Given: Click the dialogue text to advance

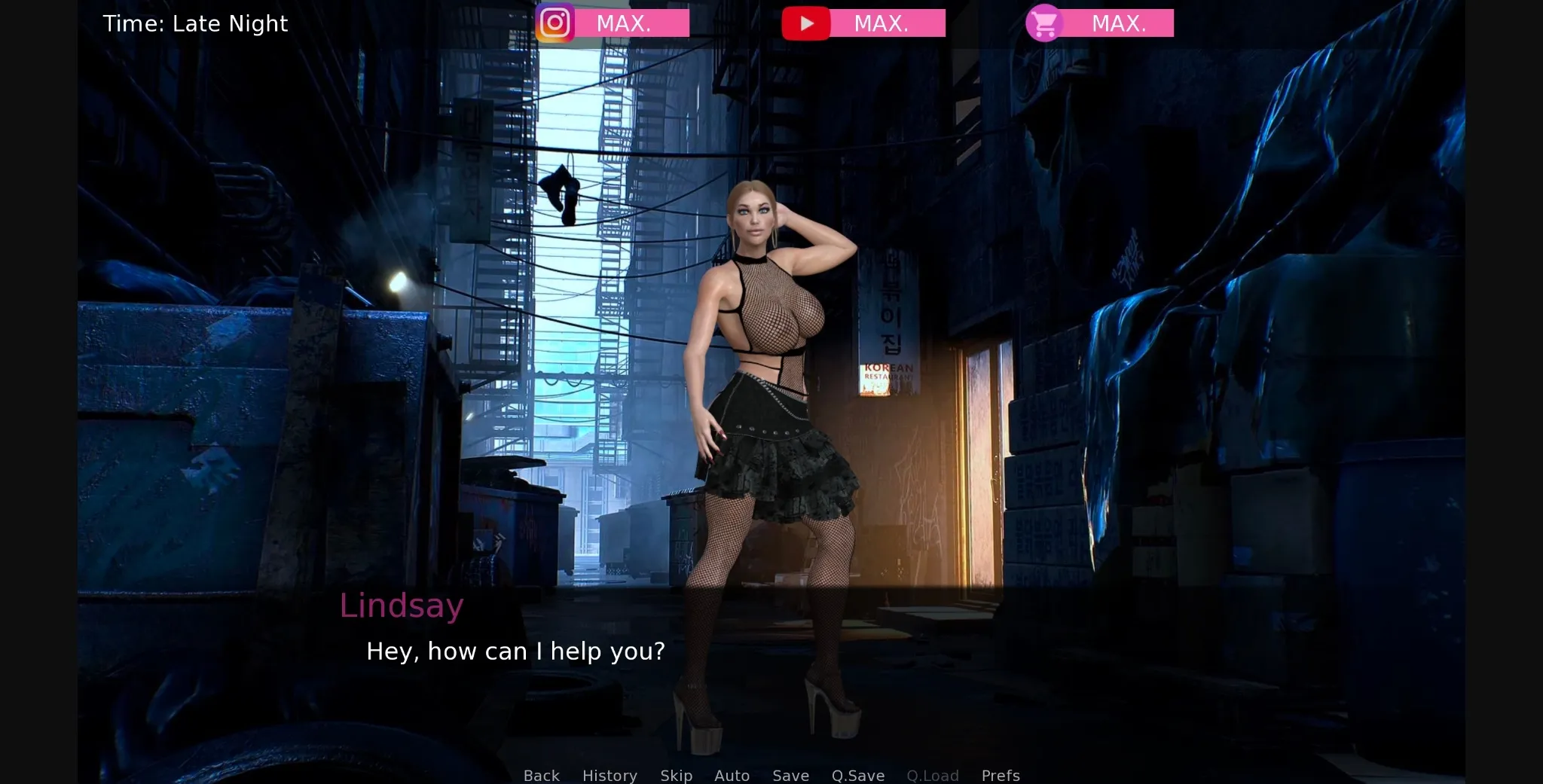Looking at the screenshot, I should tap(515, 651).
